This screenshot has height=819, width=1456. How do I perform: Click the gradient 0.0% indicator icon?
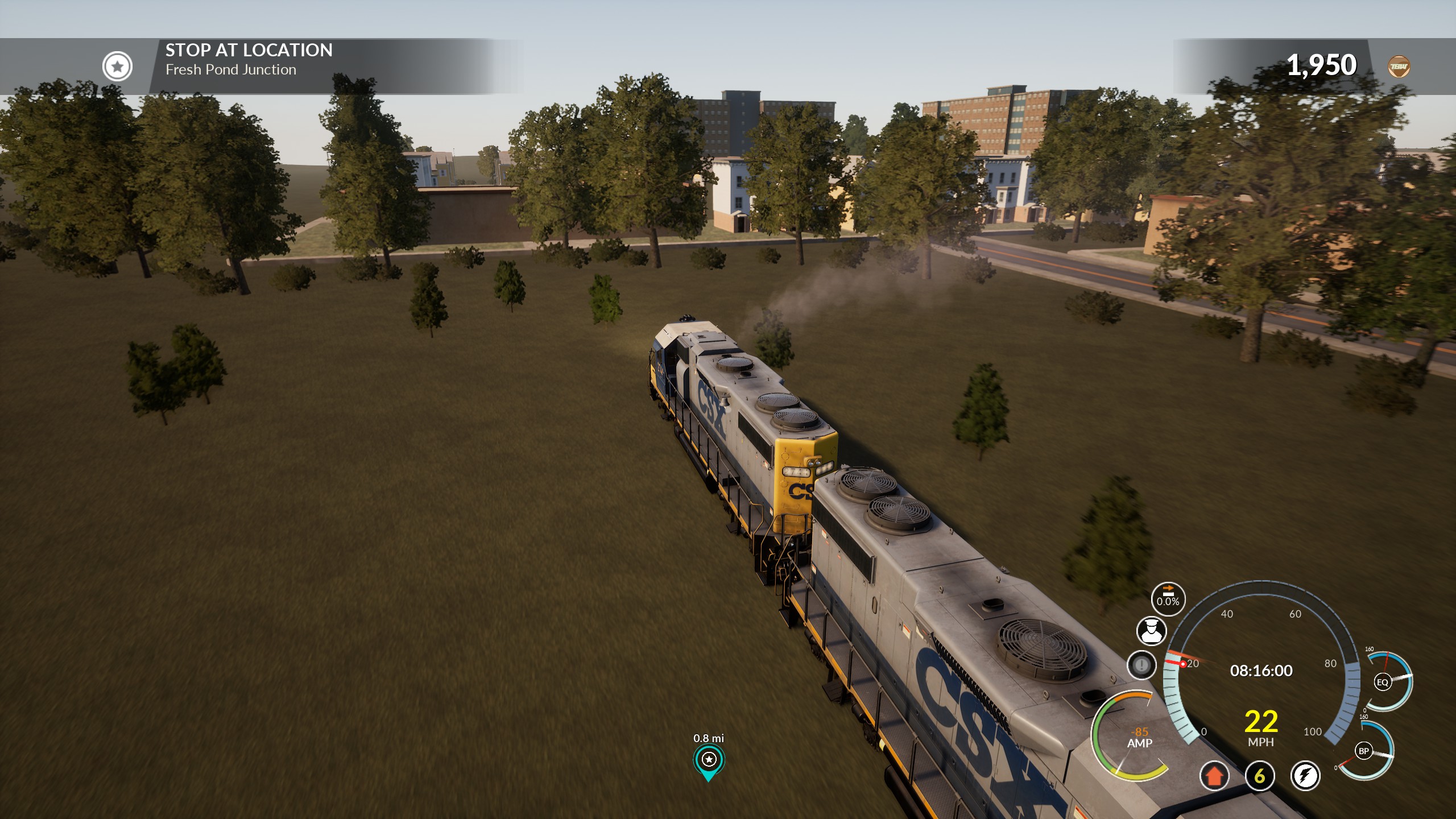point(1168,598)
